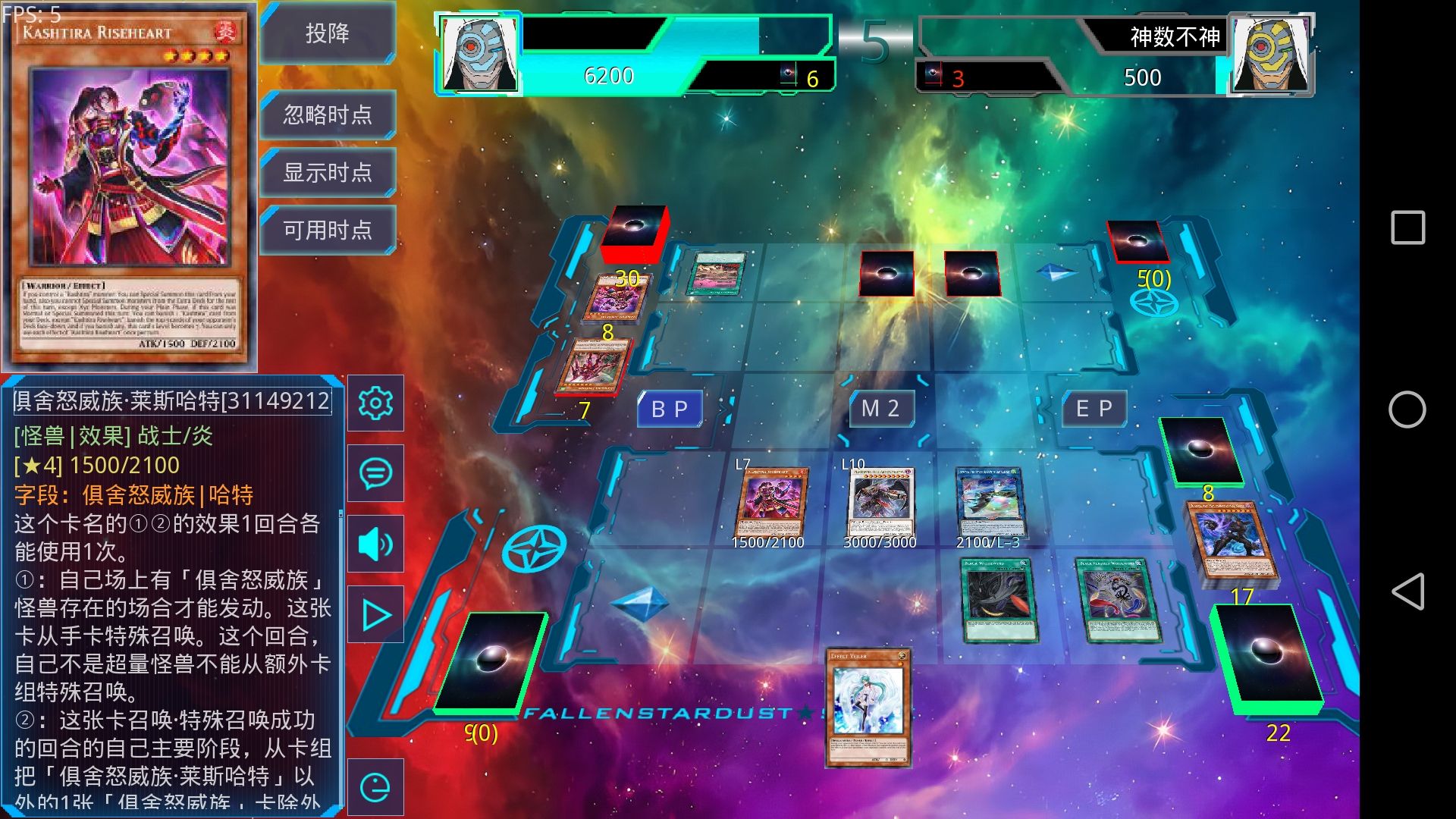This screenshot has height=819, width=1456.
Task: Tap the Android home circle button
Action: [1407, 409]
